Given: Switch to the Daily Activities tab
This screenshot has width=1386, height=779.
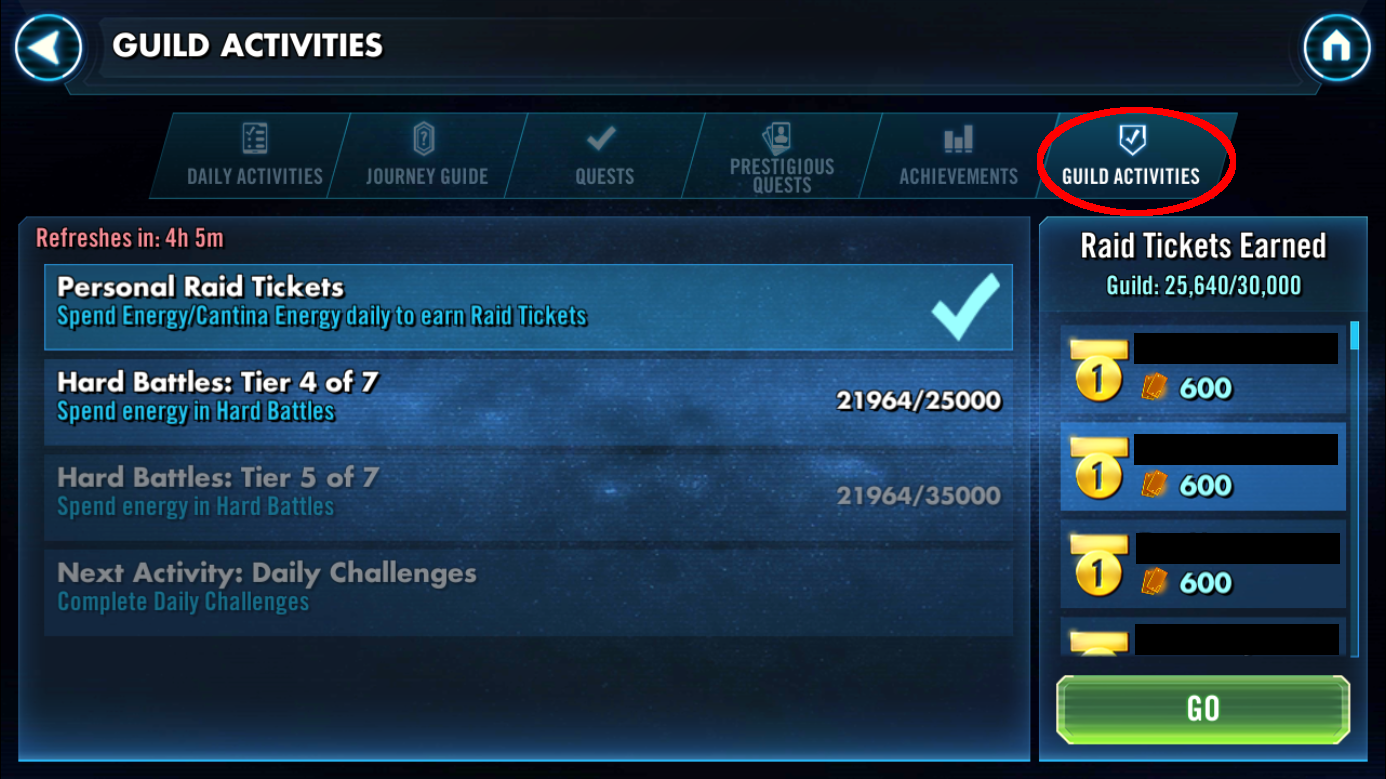Looking at the screenshot, I should (254, 156).
